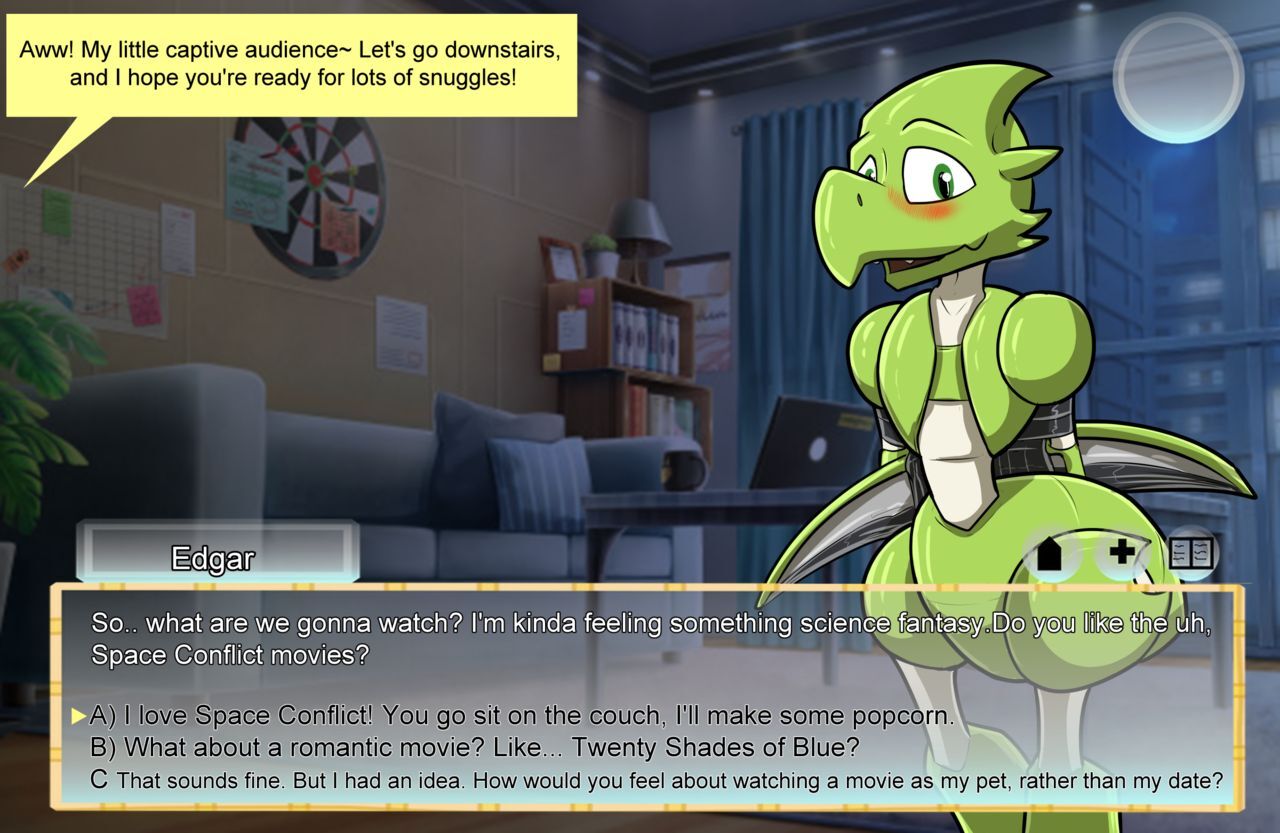Choose reply A about loving Space Conflict
Viewport: 1280px width, 833px height.
click(x=521, y=716)
